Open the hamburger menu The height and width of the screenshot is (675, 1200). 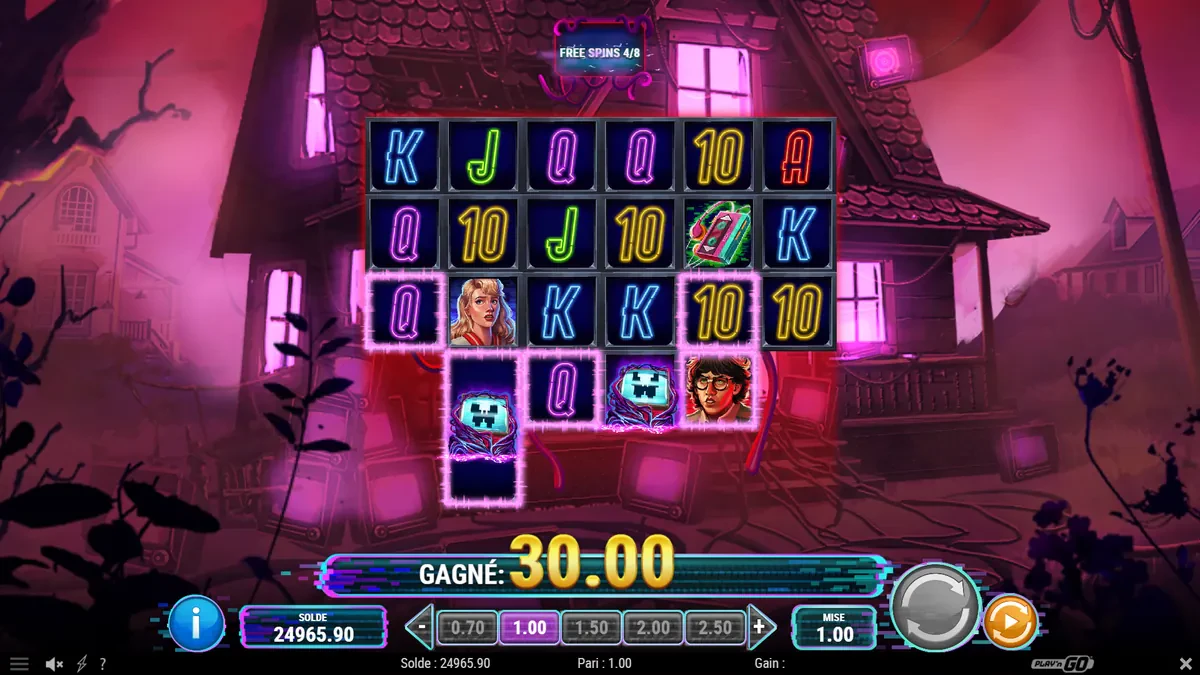(18, 664)
